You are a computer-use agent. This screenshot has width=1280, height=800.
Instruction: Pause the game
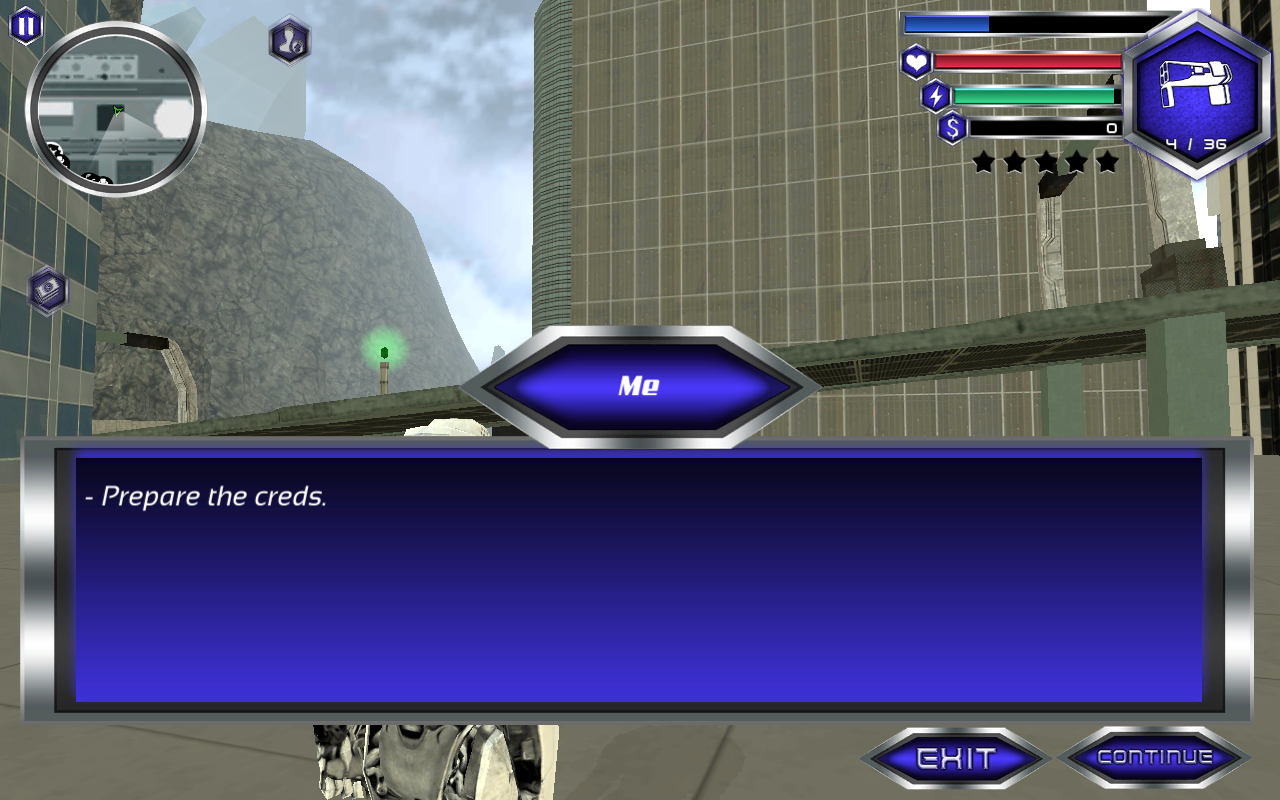[24, 26]
